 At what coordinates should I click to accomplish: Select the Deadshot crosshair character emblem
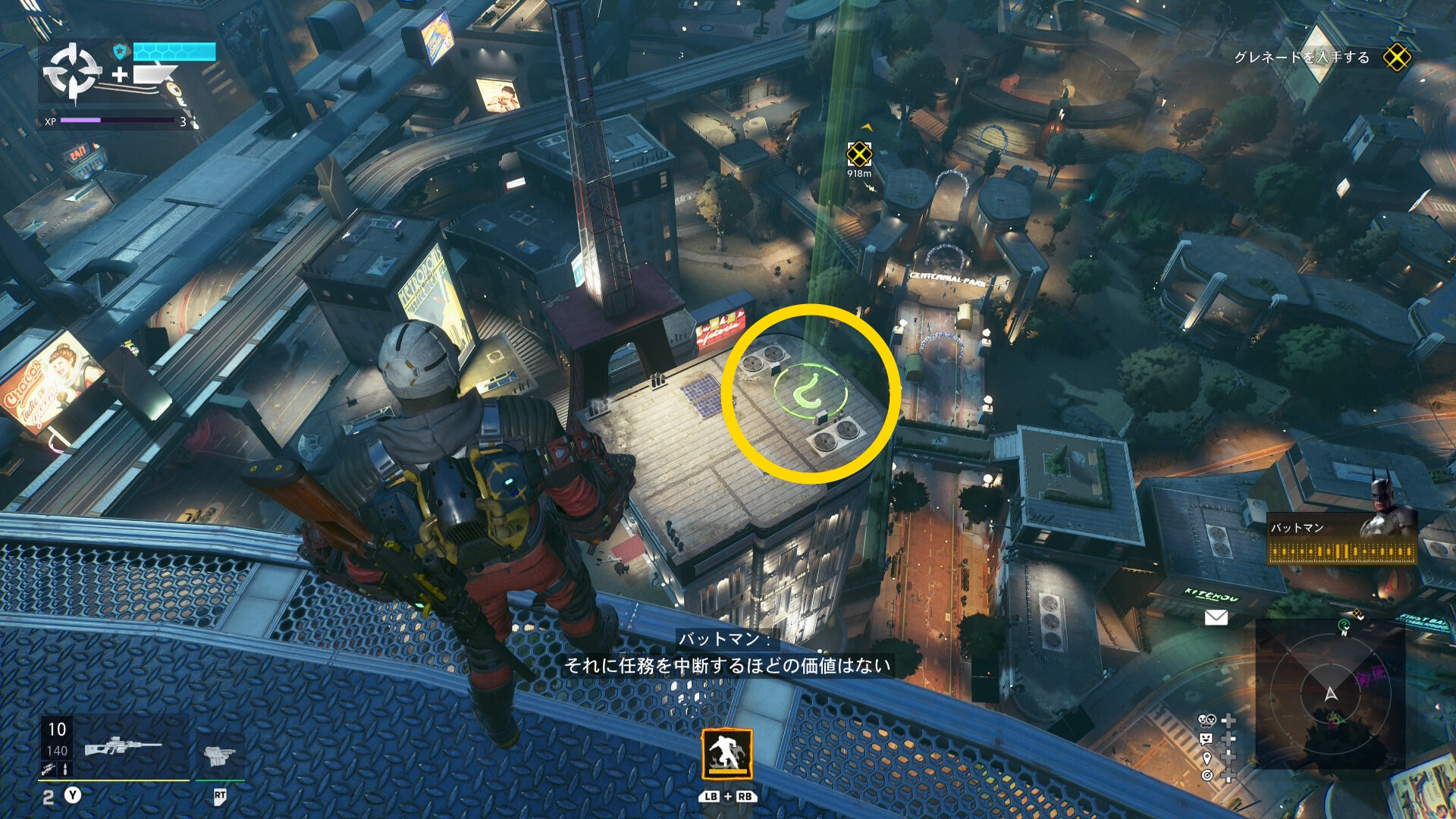coord(71,72)
